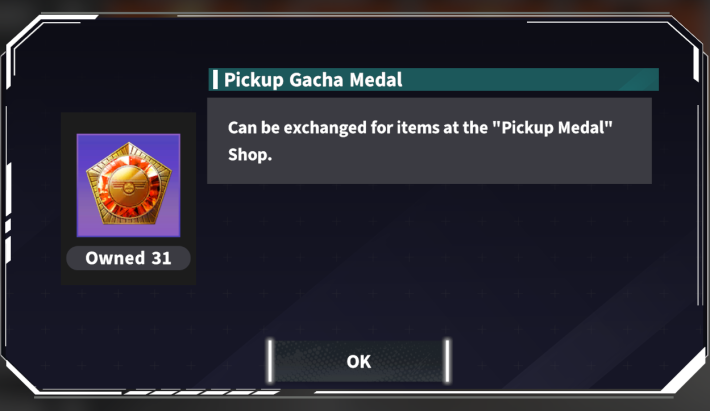Confirm the dialog with the OK button

pos(358,361)
